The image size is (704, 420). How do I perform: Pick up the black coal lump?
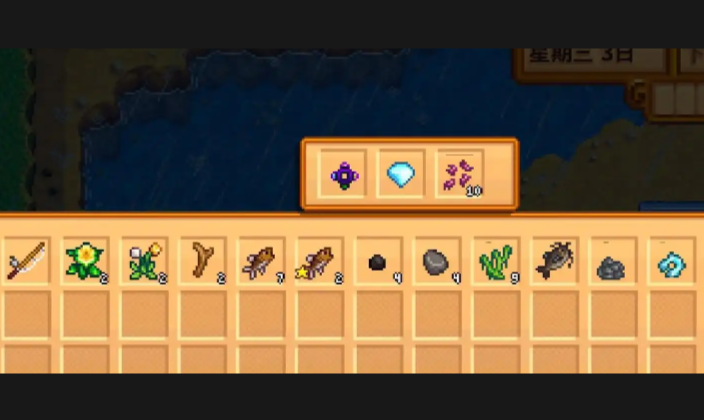[x=377, y=263]
